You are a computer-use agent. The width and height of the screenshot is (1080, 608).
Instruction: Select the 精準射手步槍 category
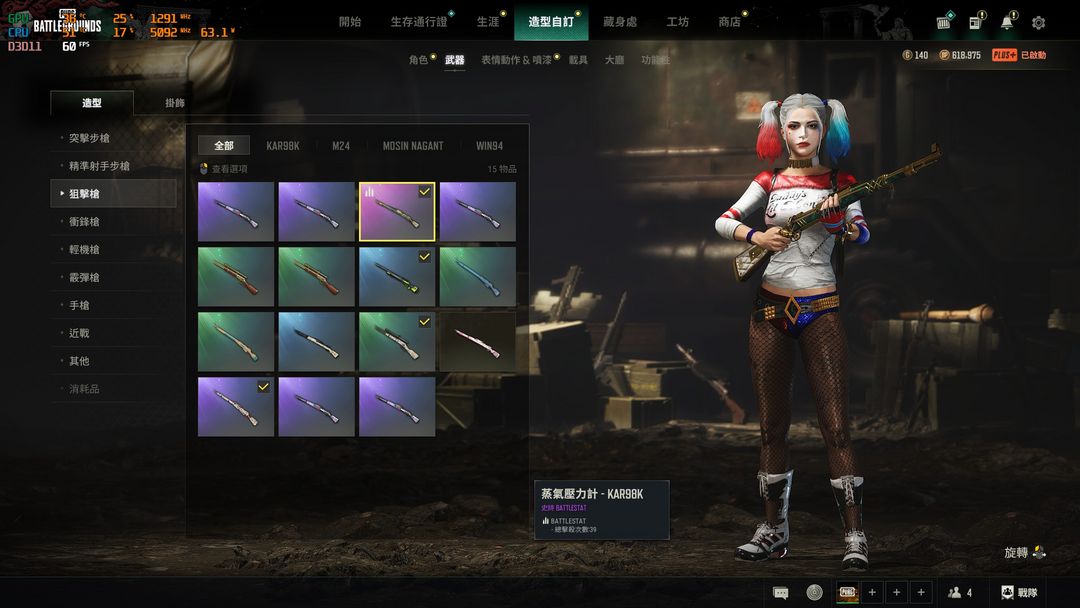pos(99,166)
